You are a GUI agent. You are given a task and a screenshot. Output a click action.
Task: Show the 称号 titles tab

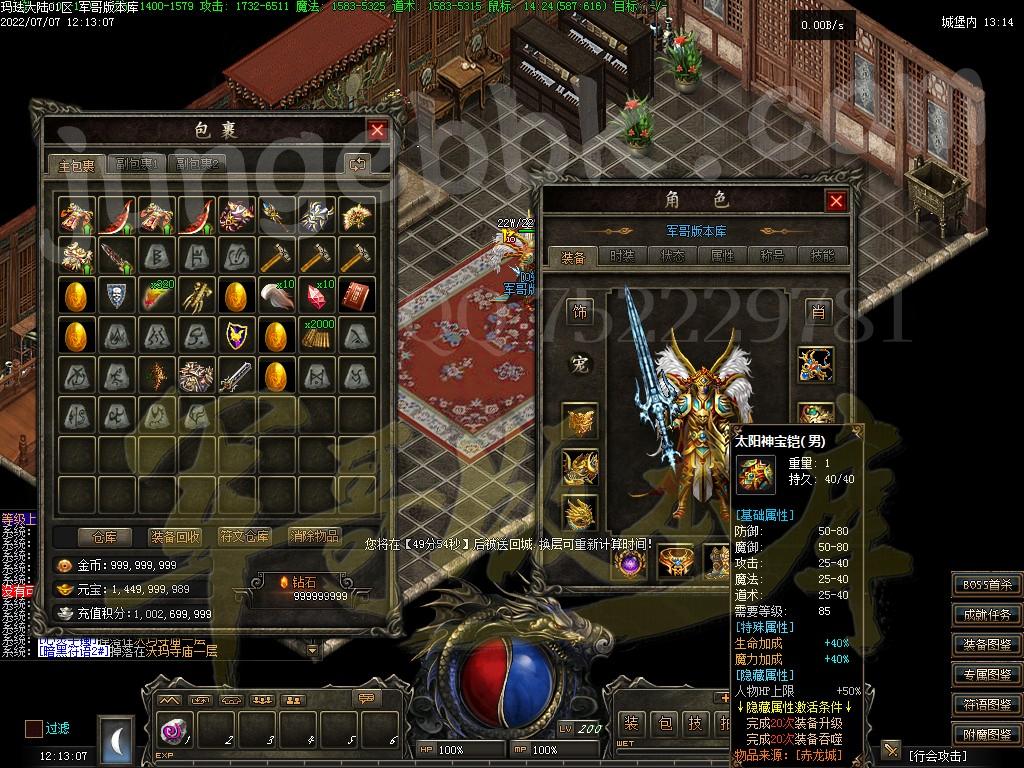click(773, 256)
